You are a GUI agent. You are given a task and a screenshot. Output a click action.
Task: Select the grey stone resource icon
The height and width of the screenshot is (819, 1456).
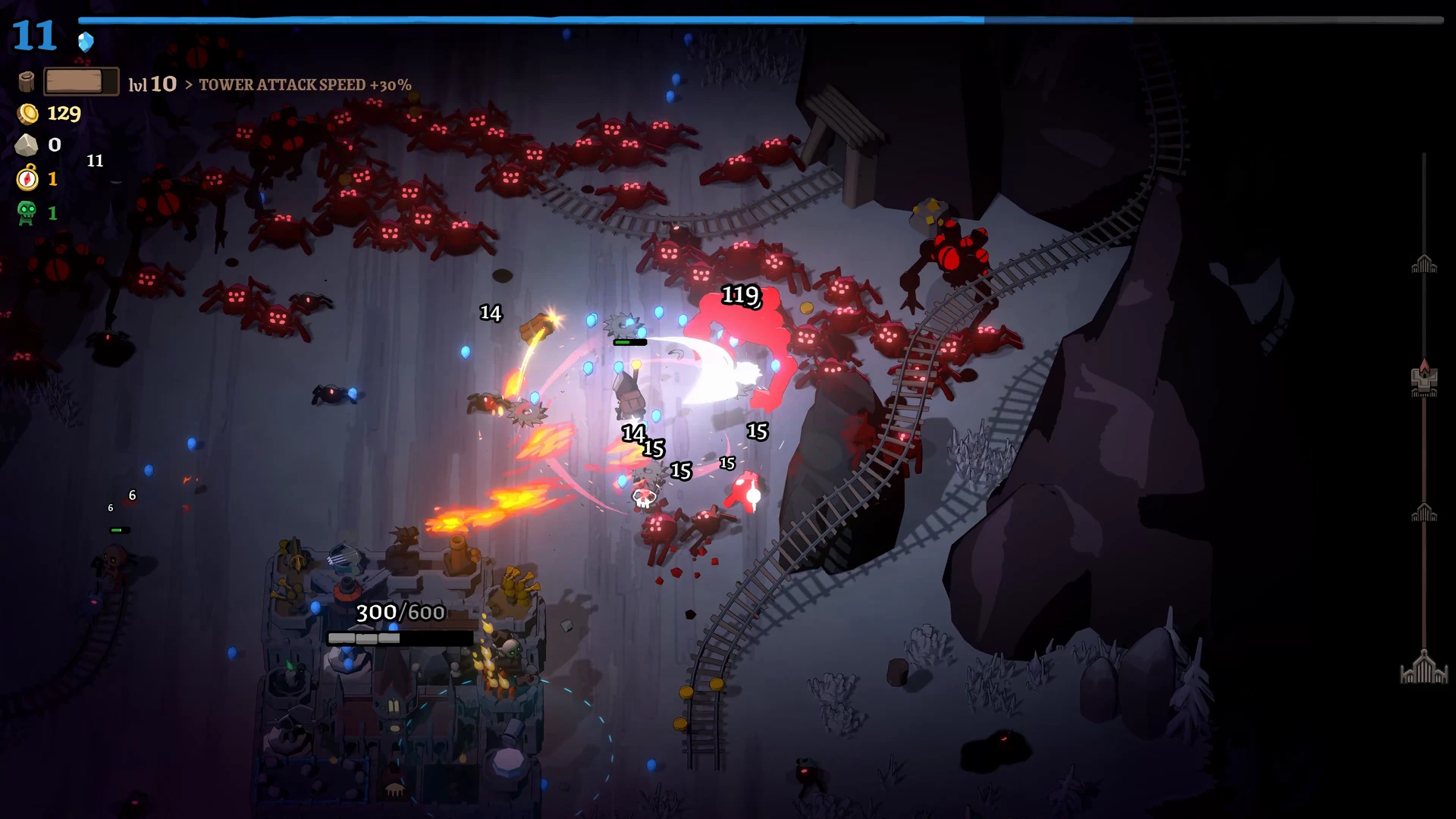[x=27, y=145]
